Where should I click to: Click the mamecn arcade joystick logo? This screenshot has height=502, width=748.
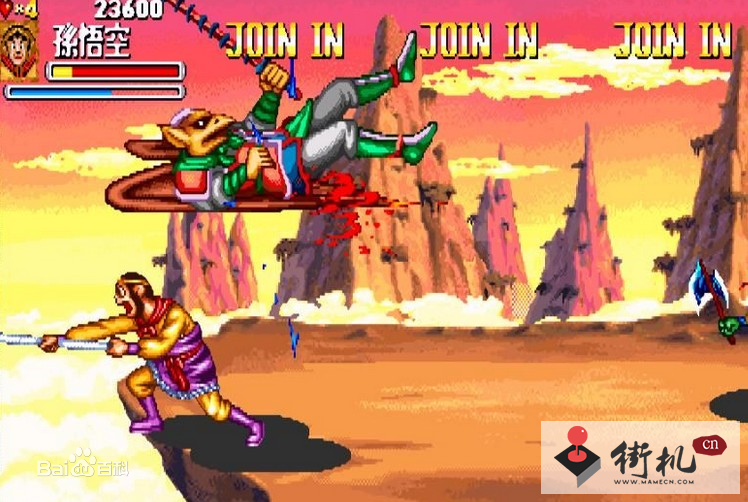click(x=576, y=460)
